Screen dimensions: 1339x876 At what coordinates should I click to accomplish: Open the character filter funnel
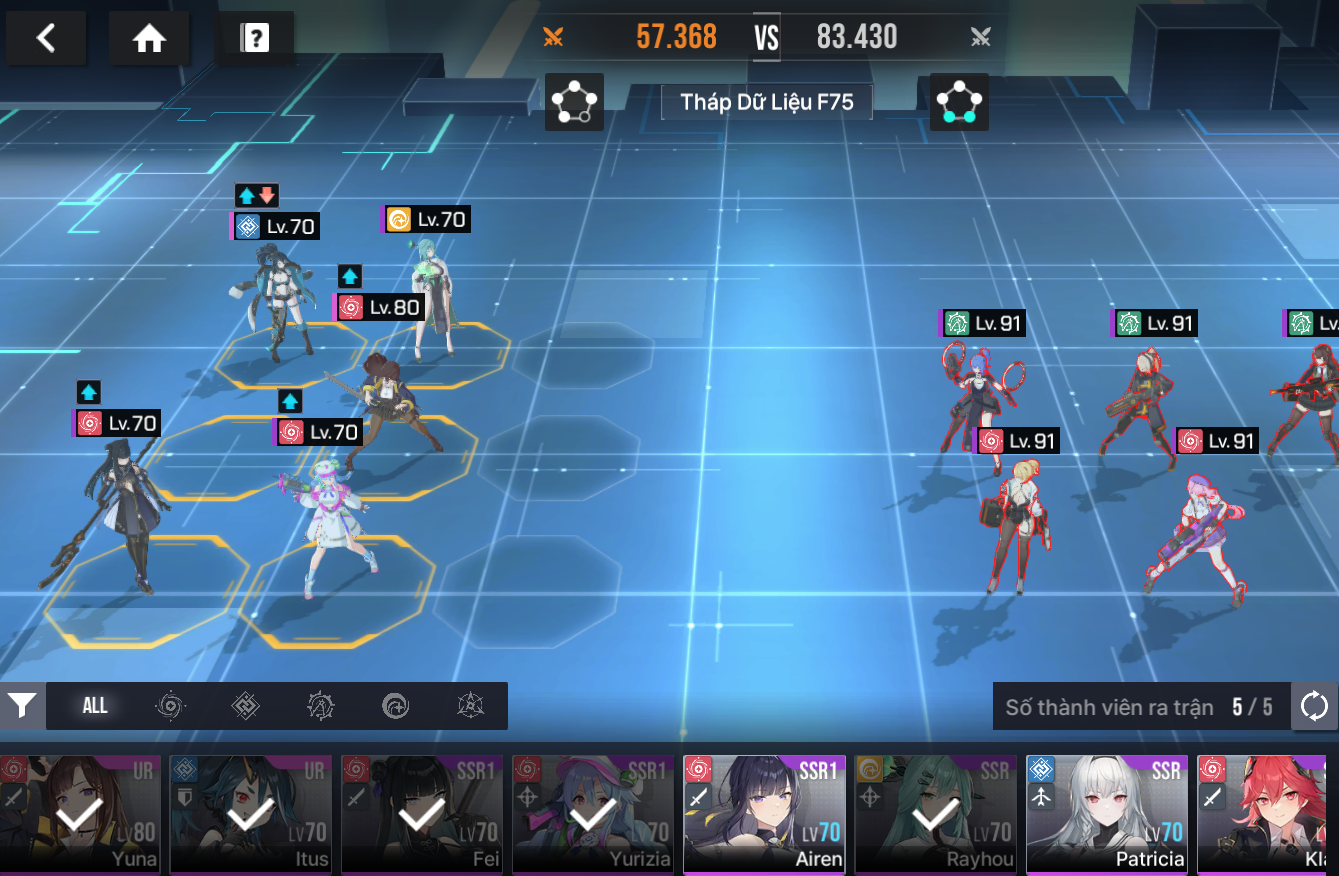tap(21, 706)
